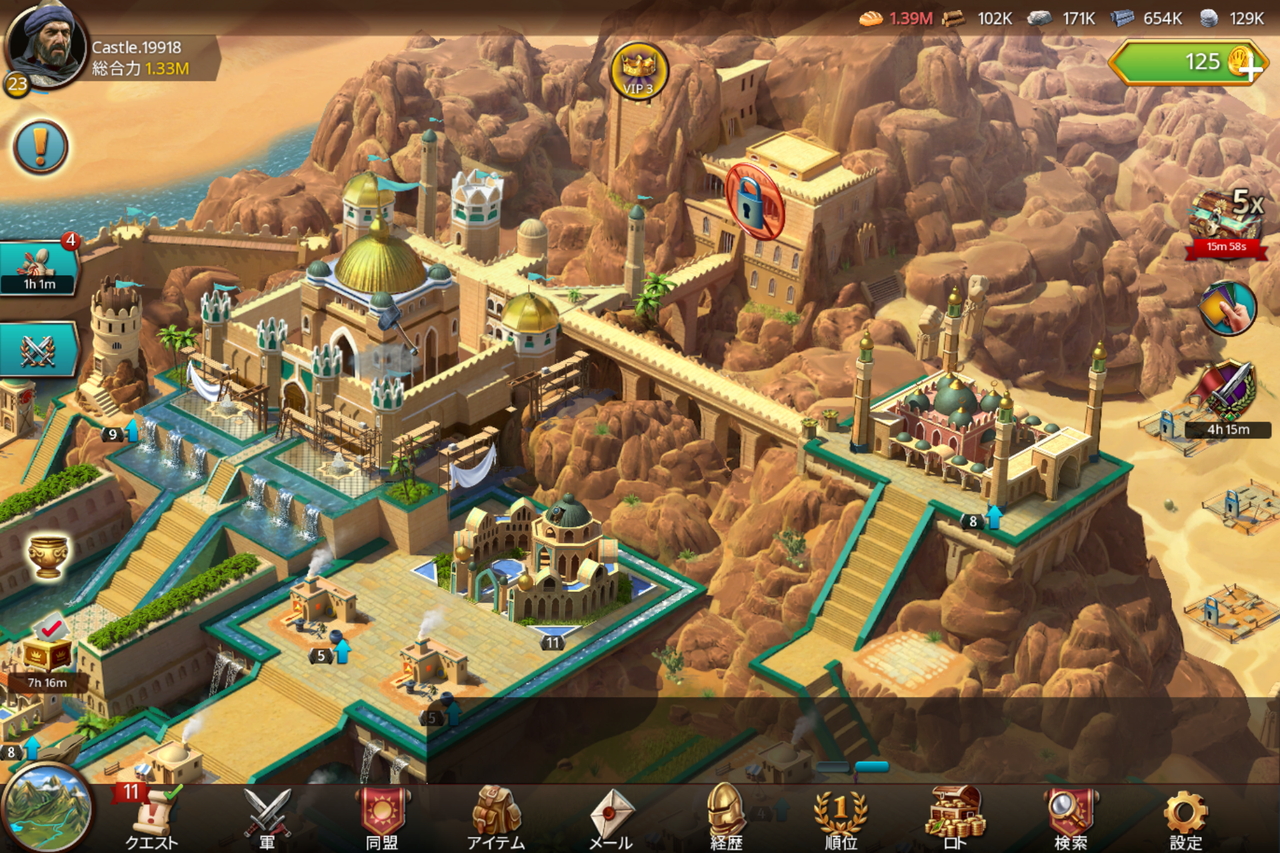Open the VIP 3 crown badge
Screen dimensions: 1280x853
coord(639,71)
